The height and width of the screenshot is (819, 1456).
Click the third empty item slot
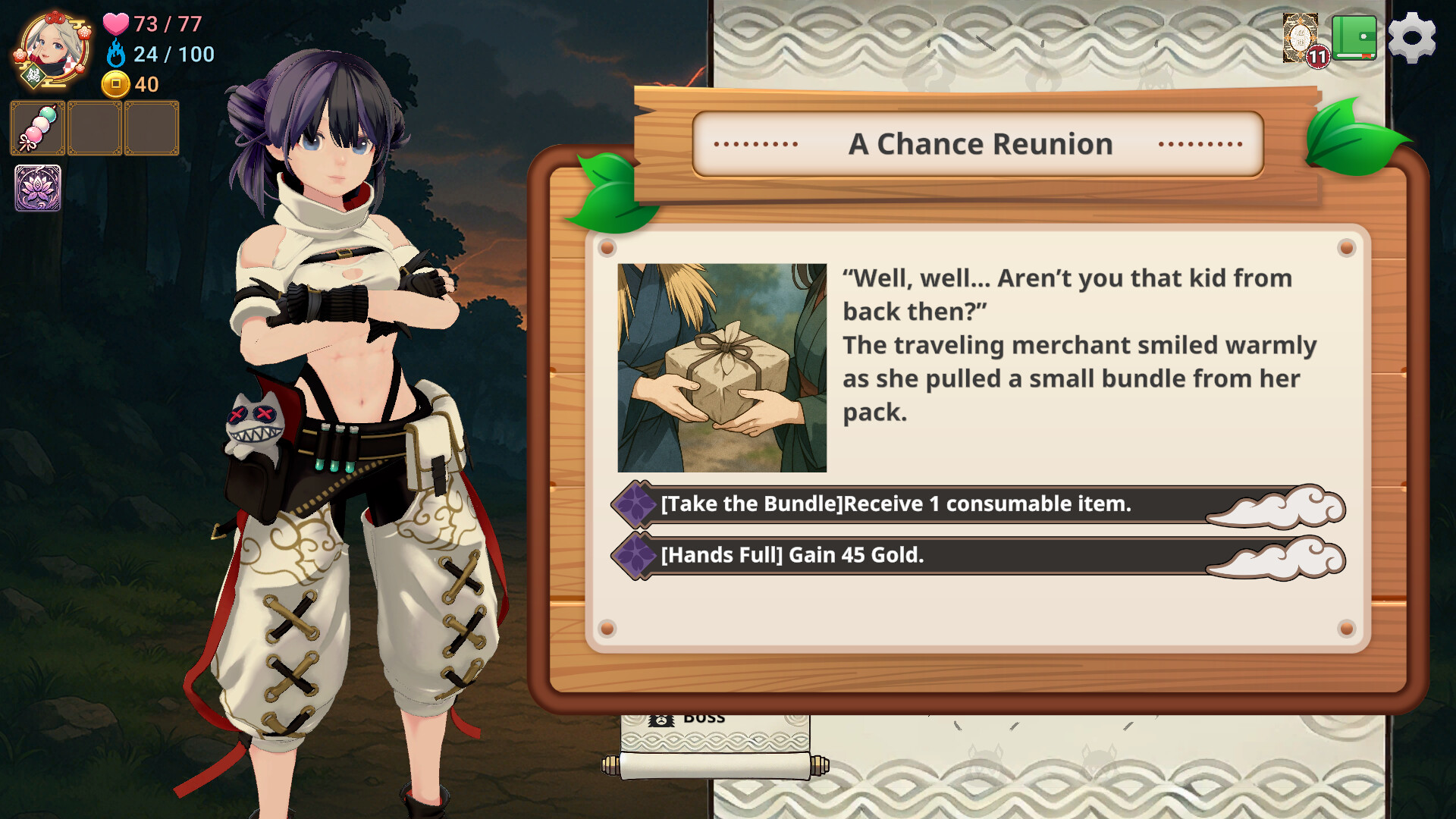point(151,127)
